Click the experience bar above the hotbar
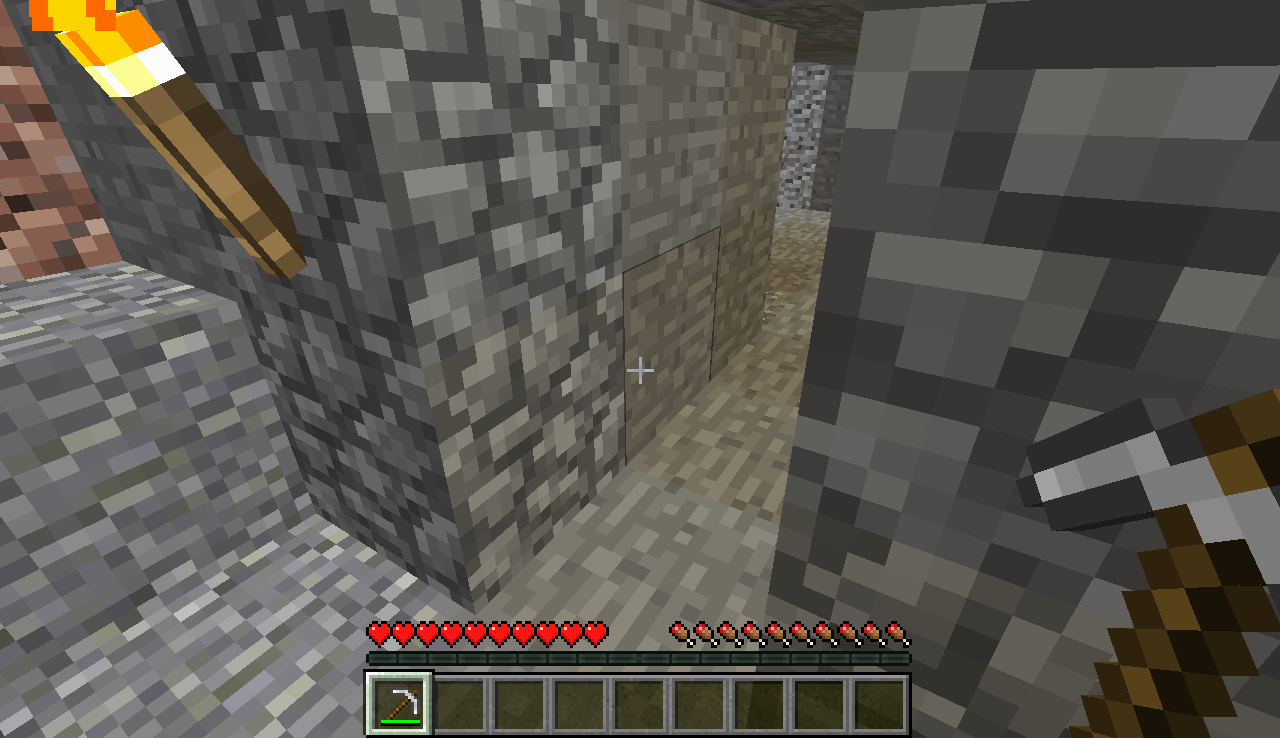 coord(640,660)
